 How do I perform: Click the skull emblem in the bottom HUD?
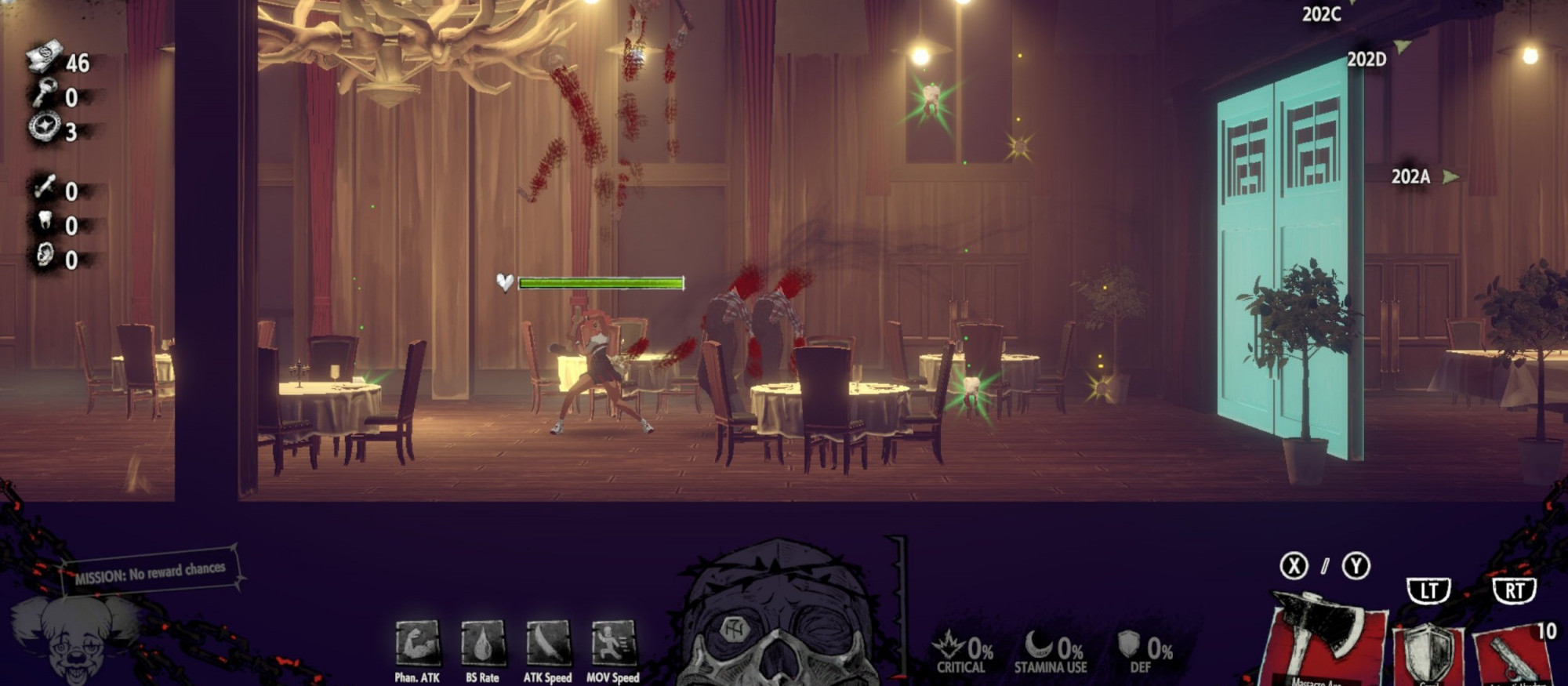pos(776,619)
